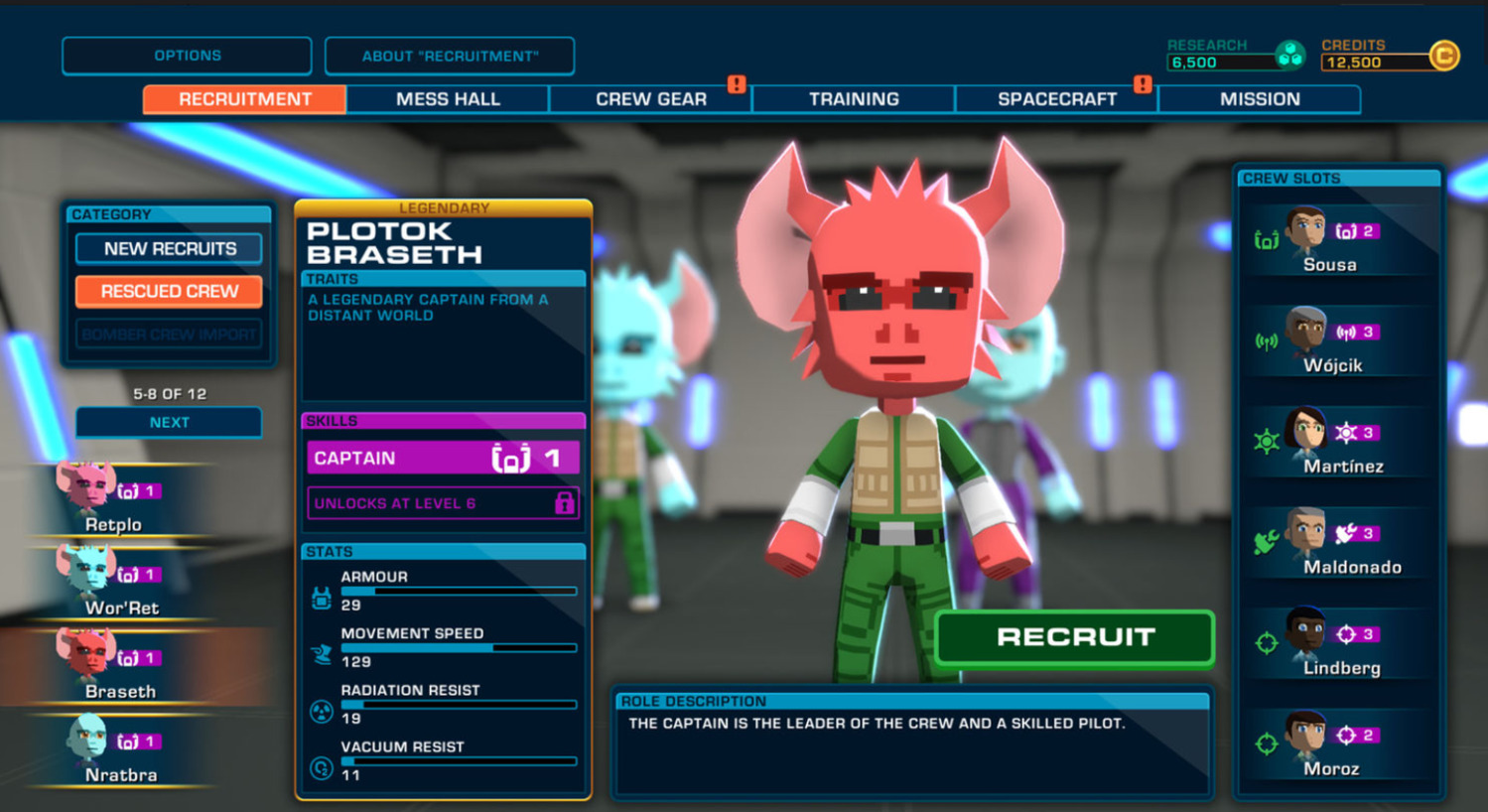
Task: Open the Training tab
Action: [854, 99]
